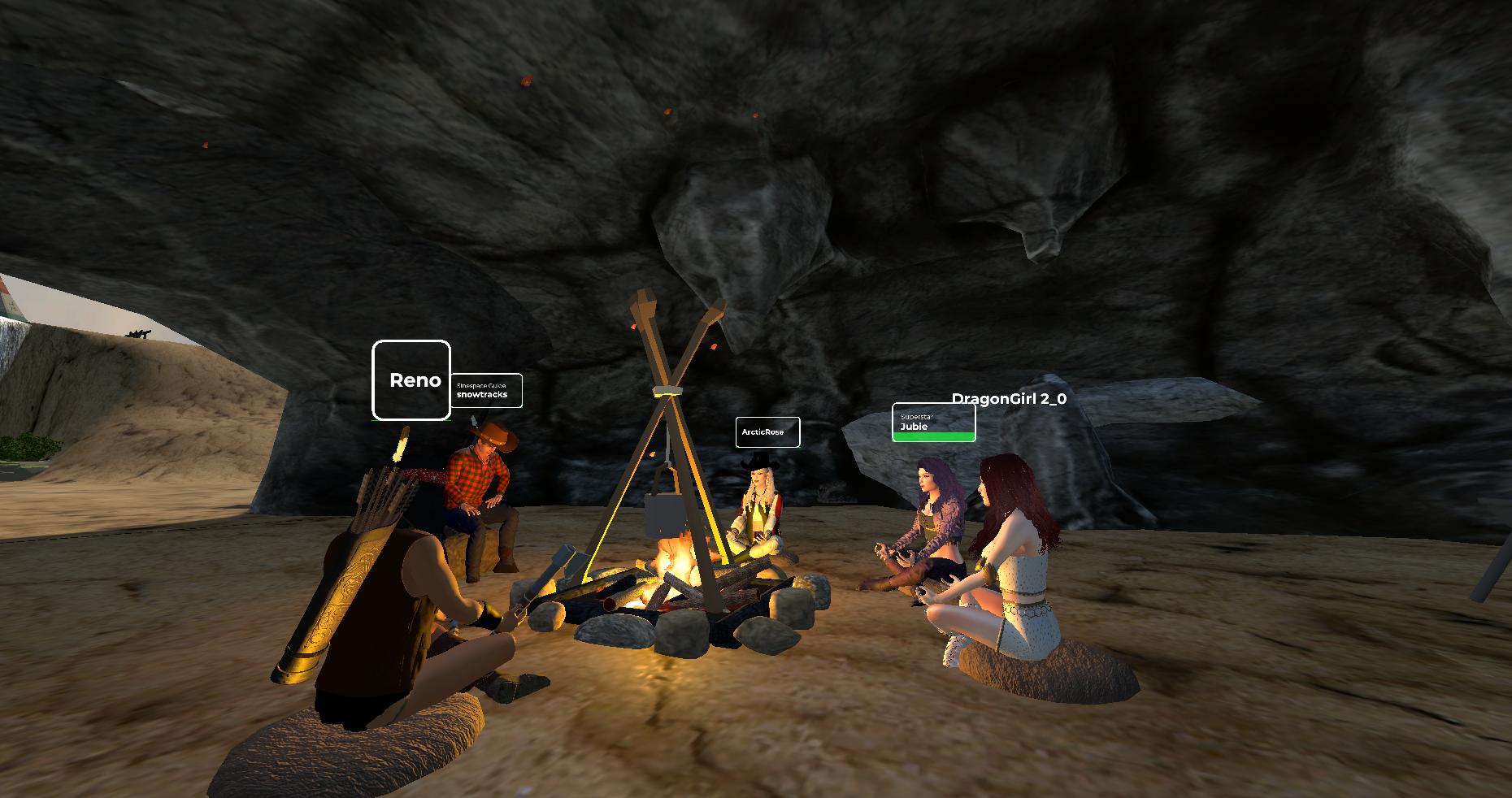Choose the Superstar Jubie name tag
This screenshot has height=798, width=1512.
933,423
